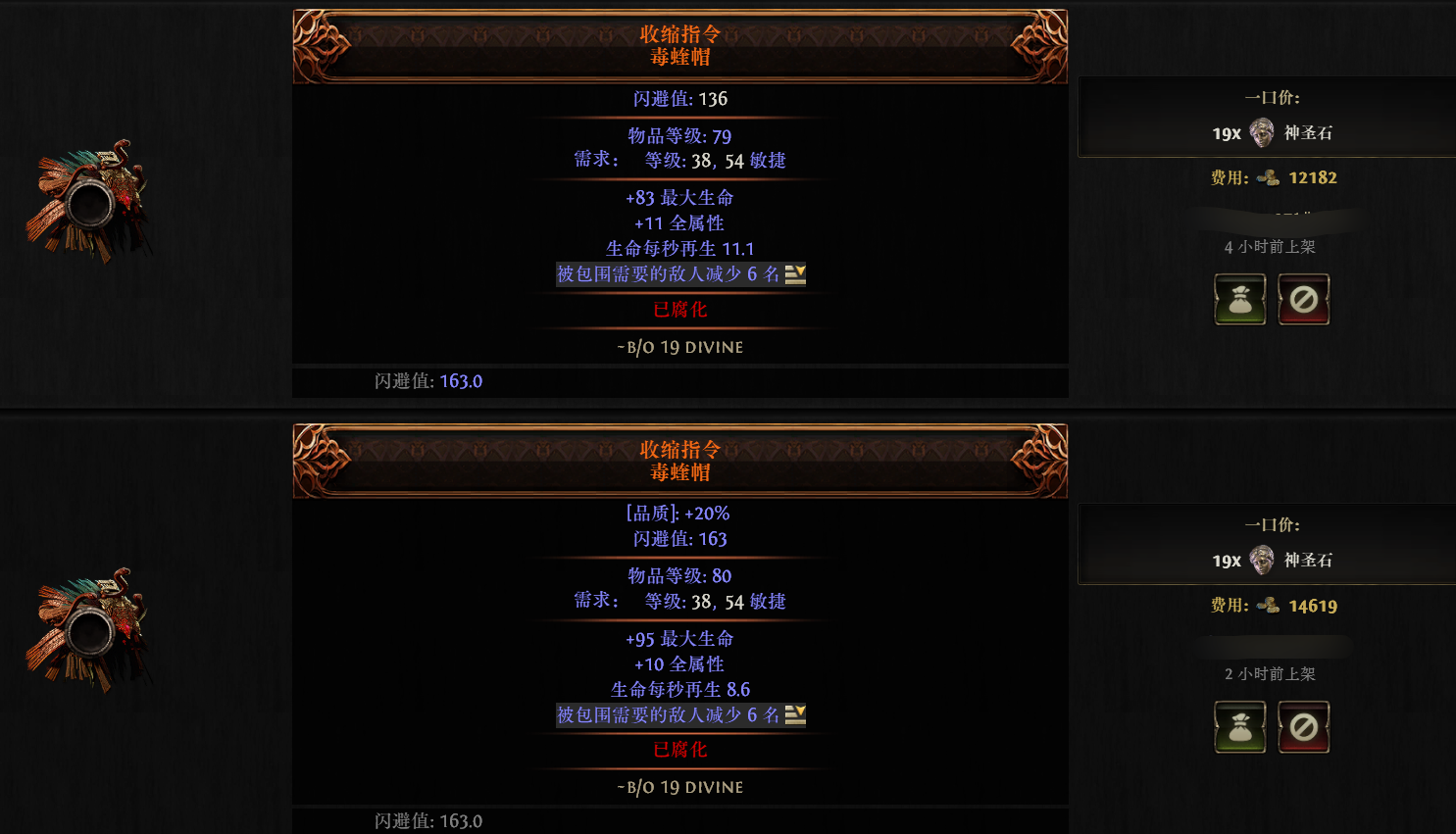Click the coin icon next to 费用 14619

click(x=1269, y=606)
